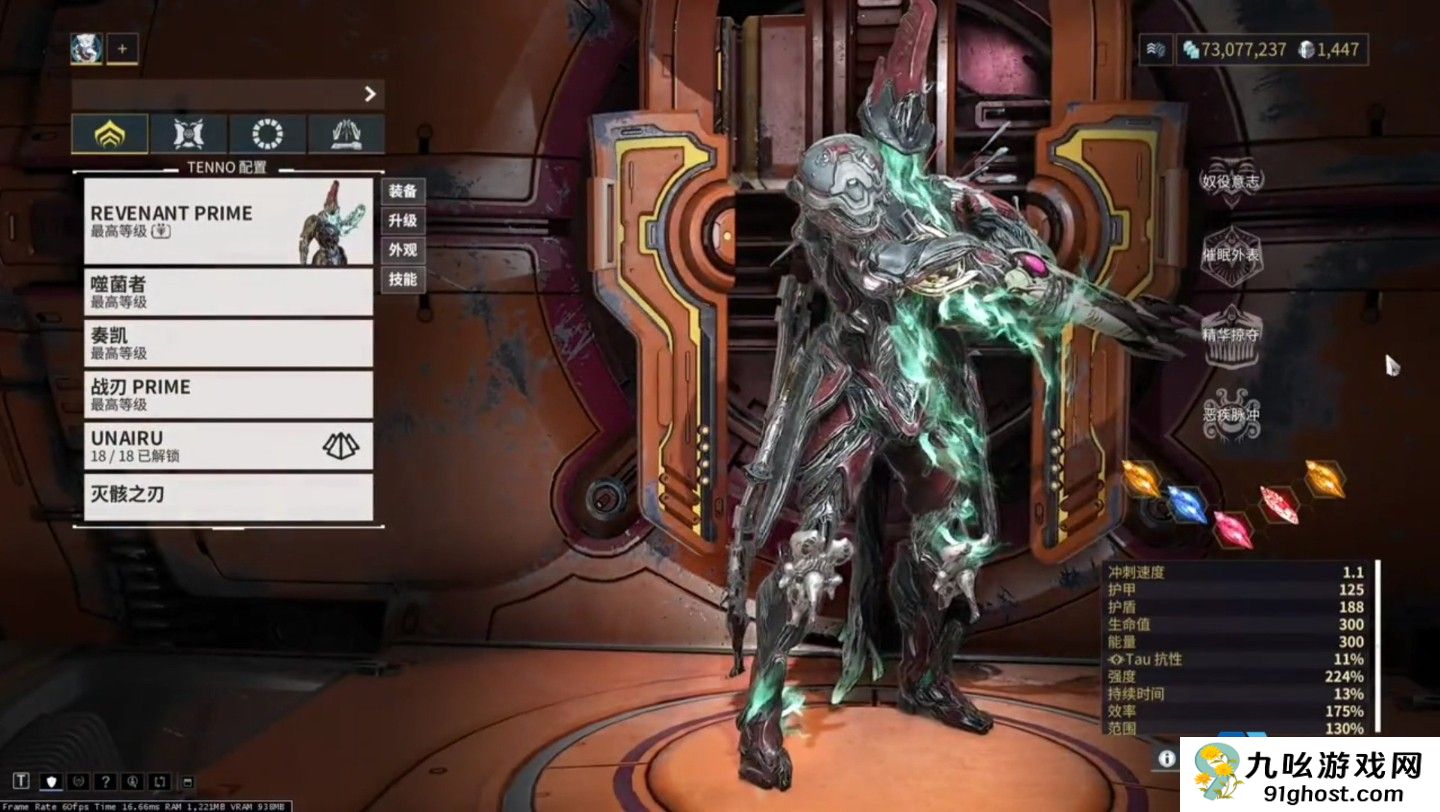Show the 技能 abilities button
Viewport: 1440px width, 812px height.
click(403, 280)
